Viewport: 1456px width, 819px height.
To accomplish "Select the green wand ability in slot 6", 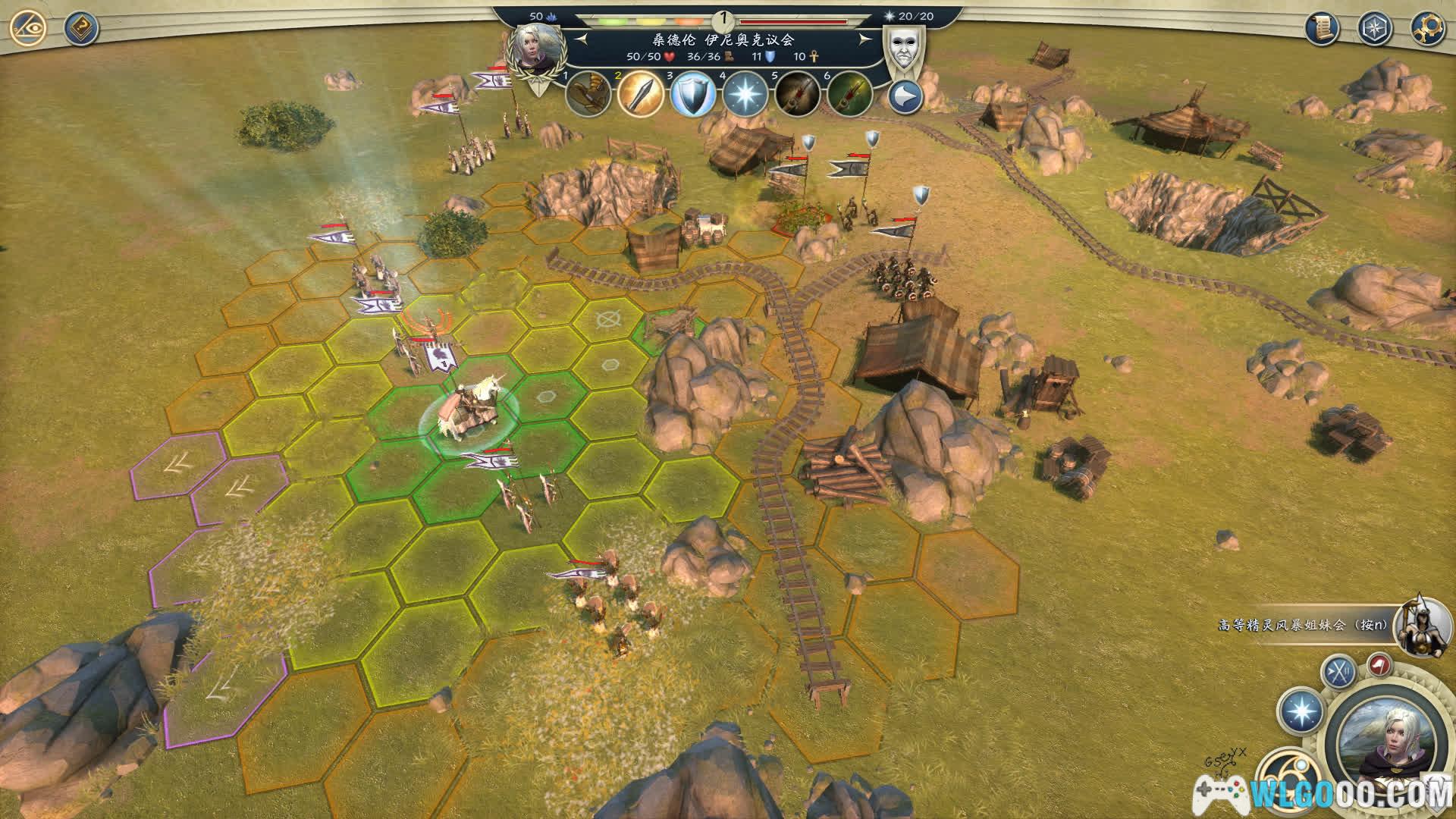I will point(849,95).
